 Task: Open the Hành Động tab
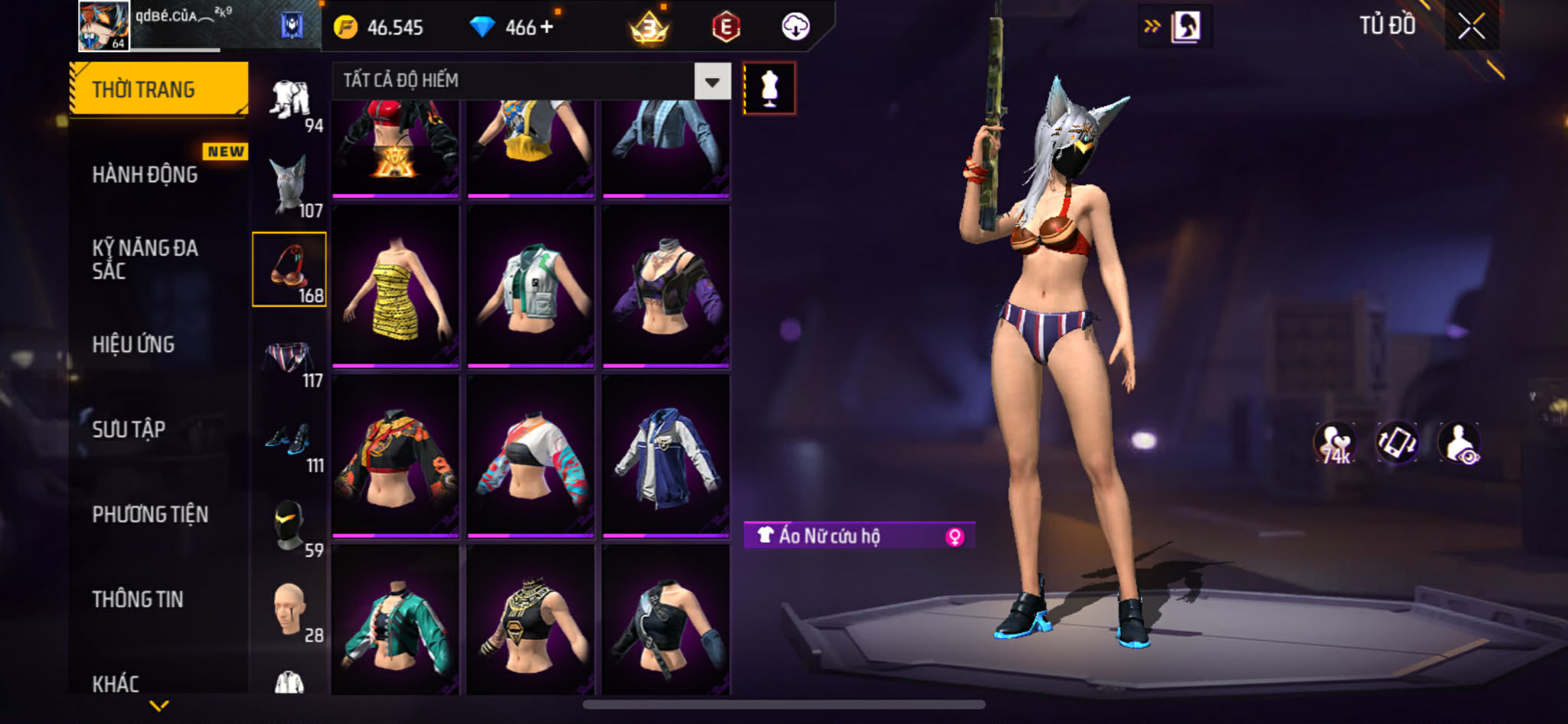(145, 174)
